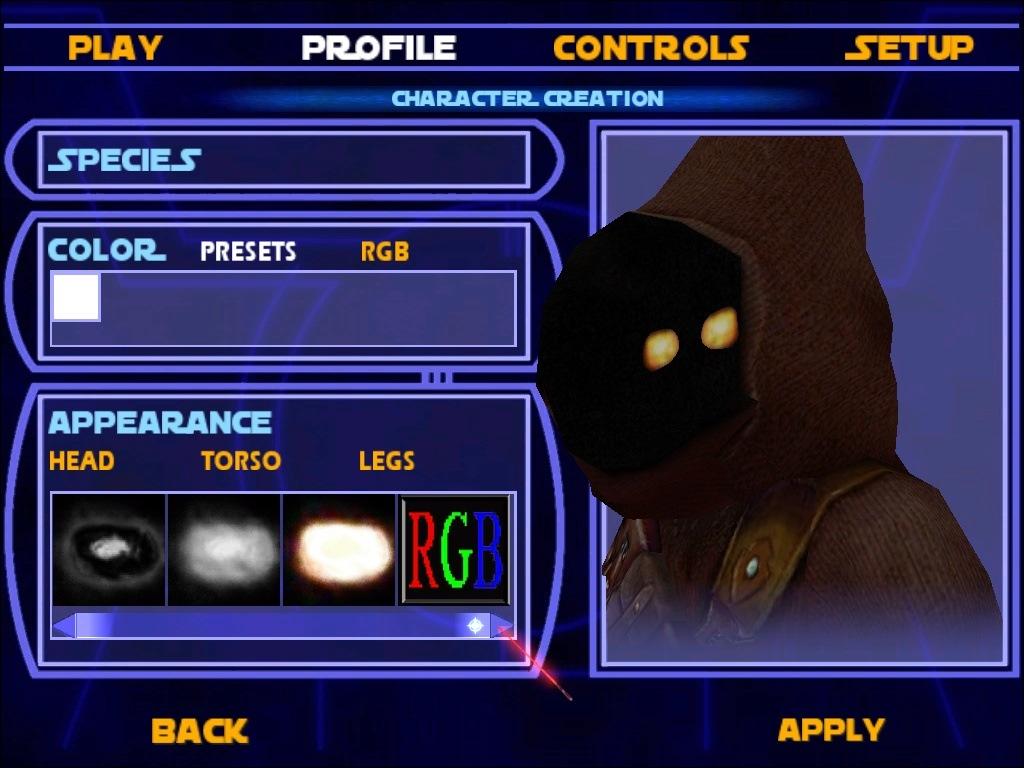Select the dark ring-shaped head thumbnail
Image resolution: width=1024 pixels, height=768 pixels.
pyautogui.click(x=109, y=549)
